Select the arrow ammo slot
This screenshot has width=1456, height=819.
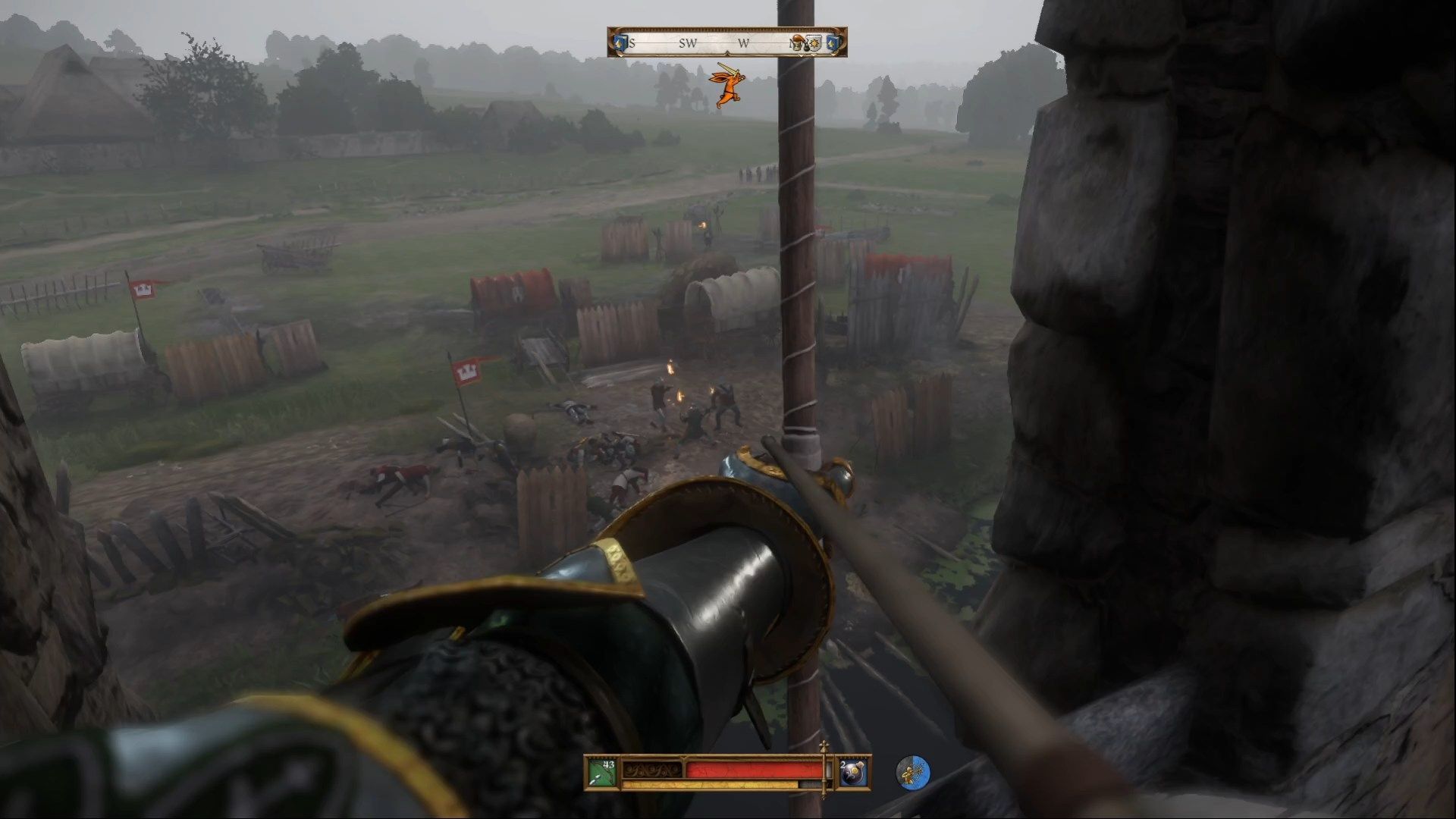[601, 773]
